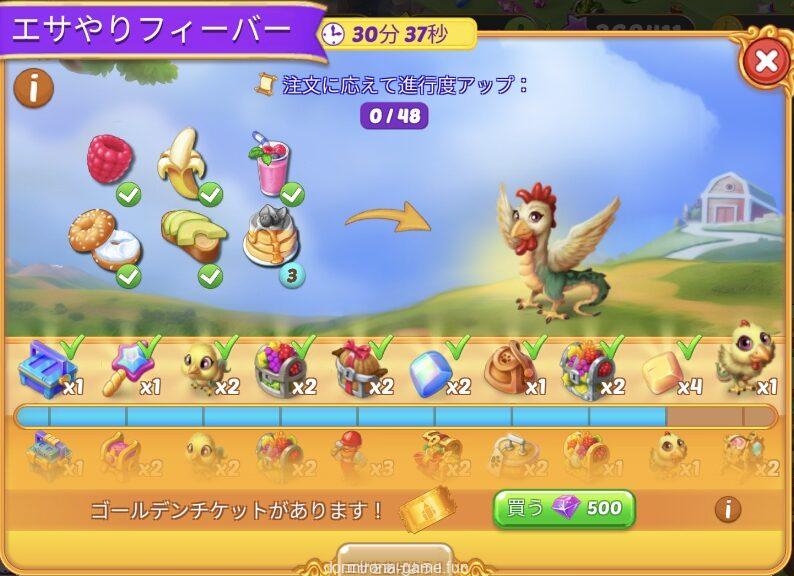Select the golden ticket icon
This screenshot has height=576, width=794.
click(x=428, y=509)
